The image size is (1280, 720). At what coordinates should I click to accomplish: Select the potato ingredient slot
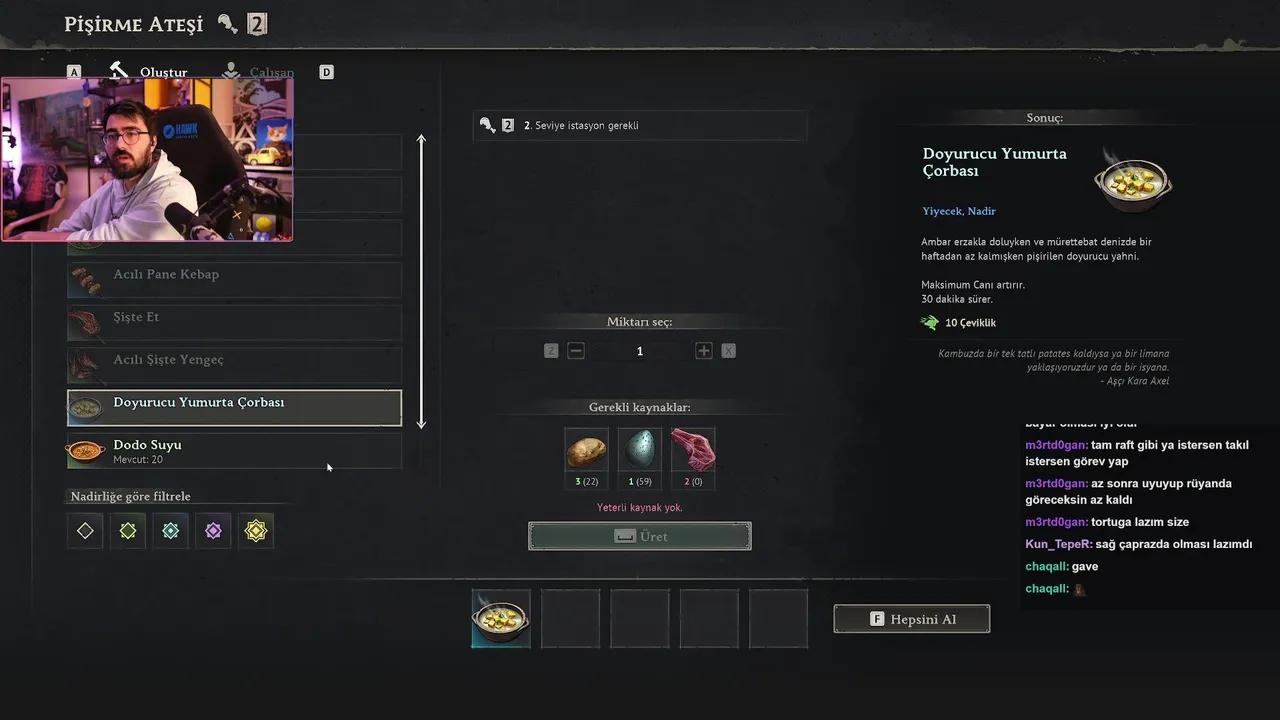click(x=586, y=450)
